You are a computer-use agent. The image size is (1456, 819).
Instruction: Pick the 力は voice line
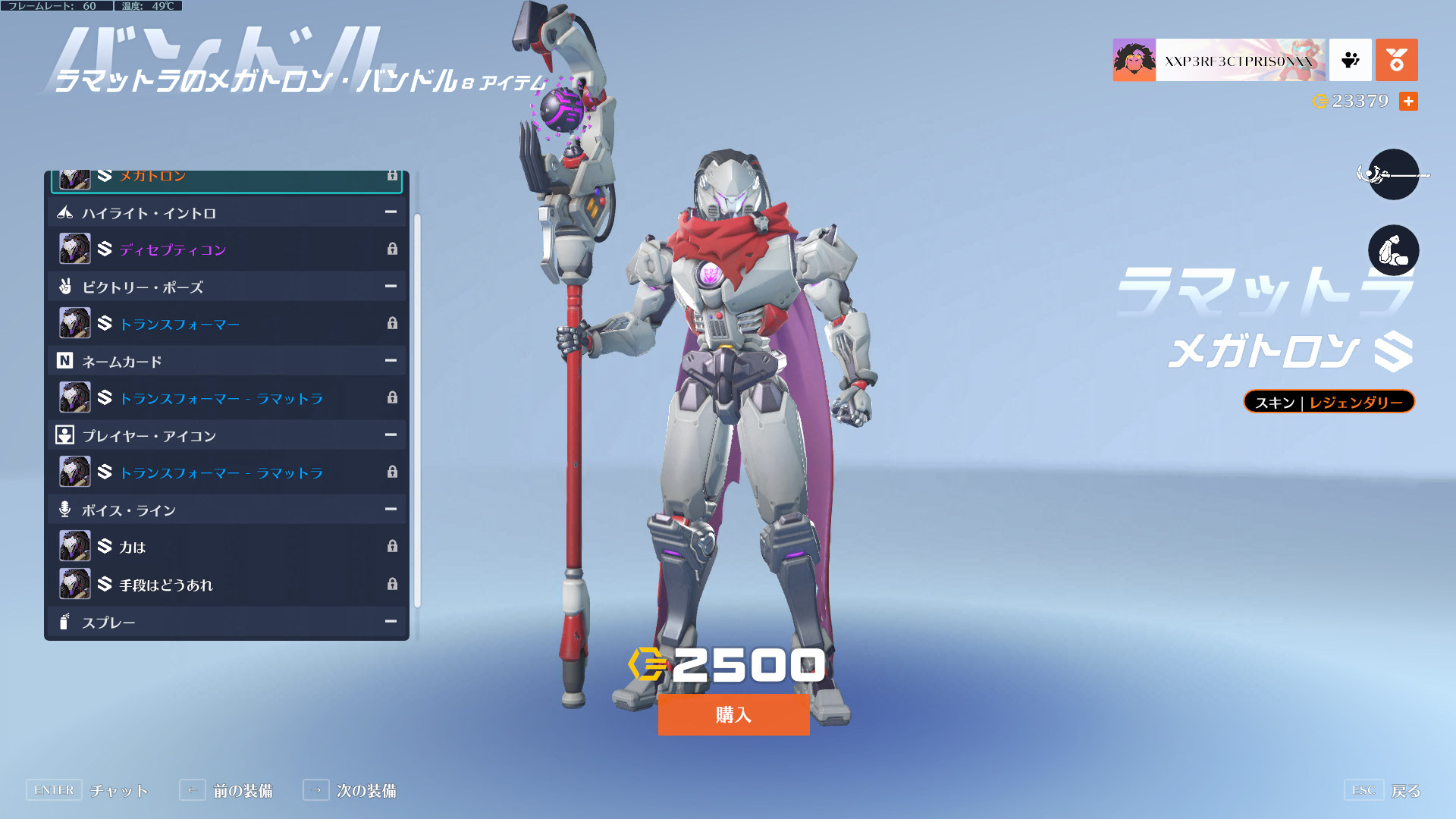pyautogui.click(x=226, y=547)
